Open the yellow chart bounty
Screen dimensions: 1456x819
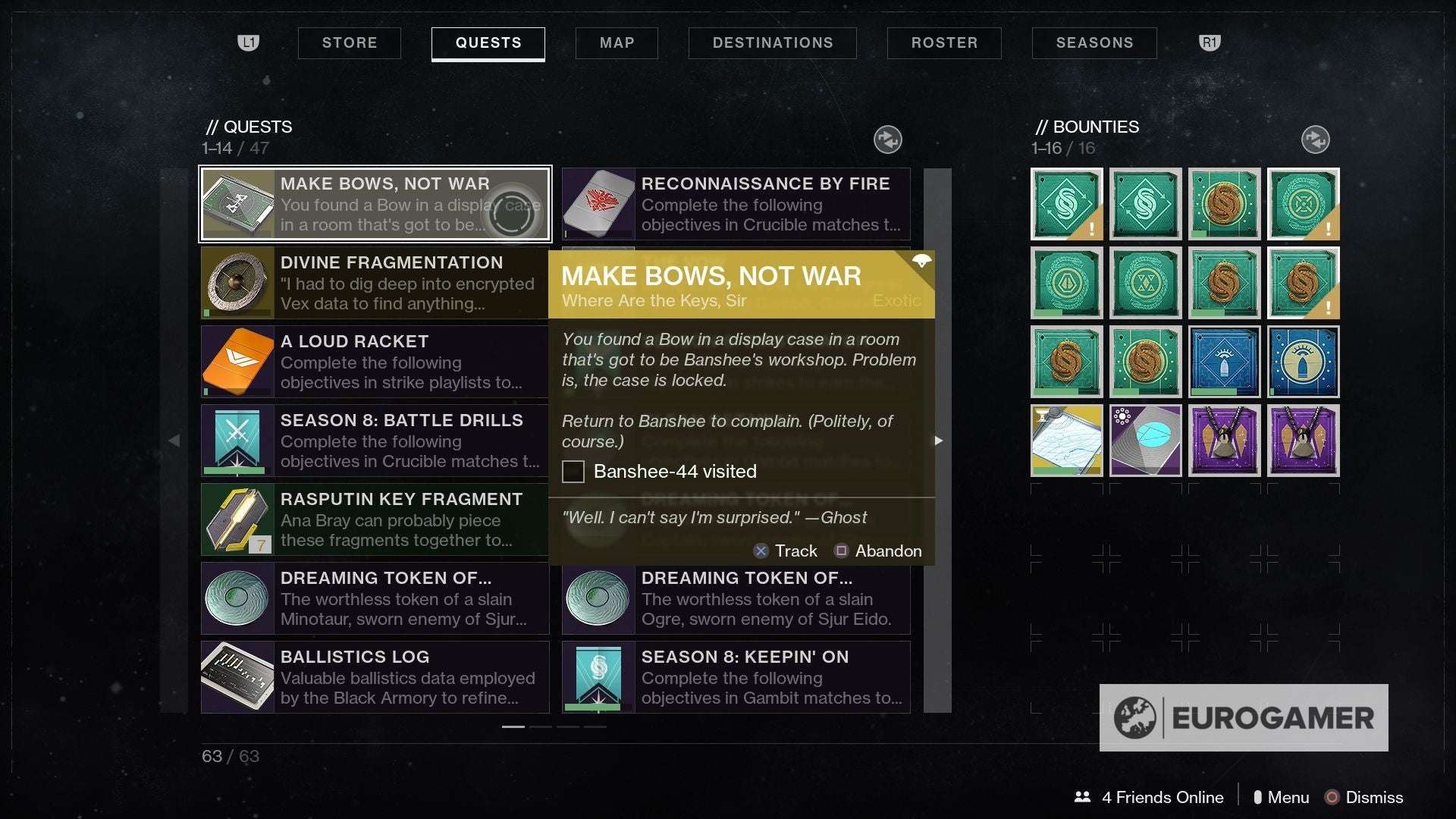tap(1065, 441)
